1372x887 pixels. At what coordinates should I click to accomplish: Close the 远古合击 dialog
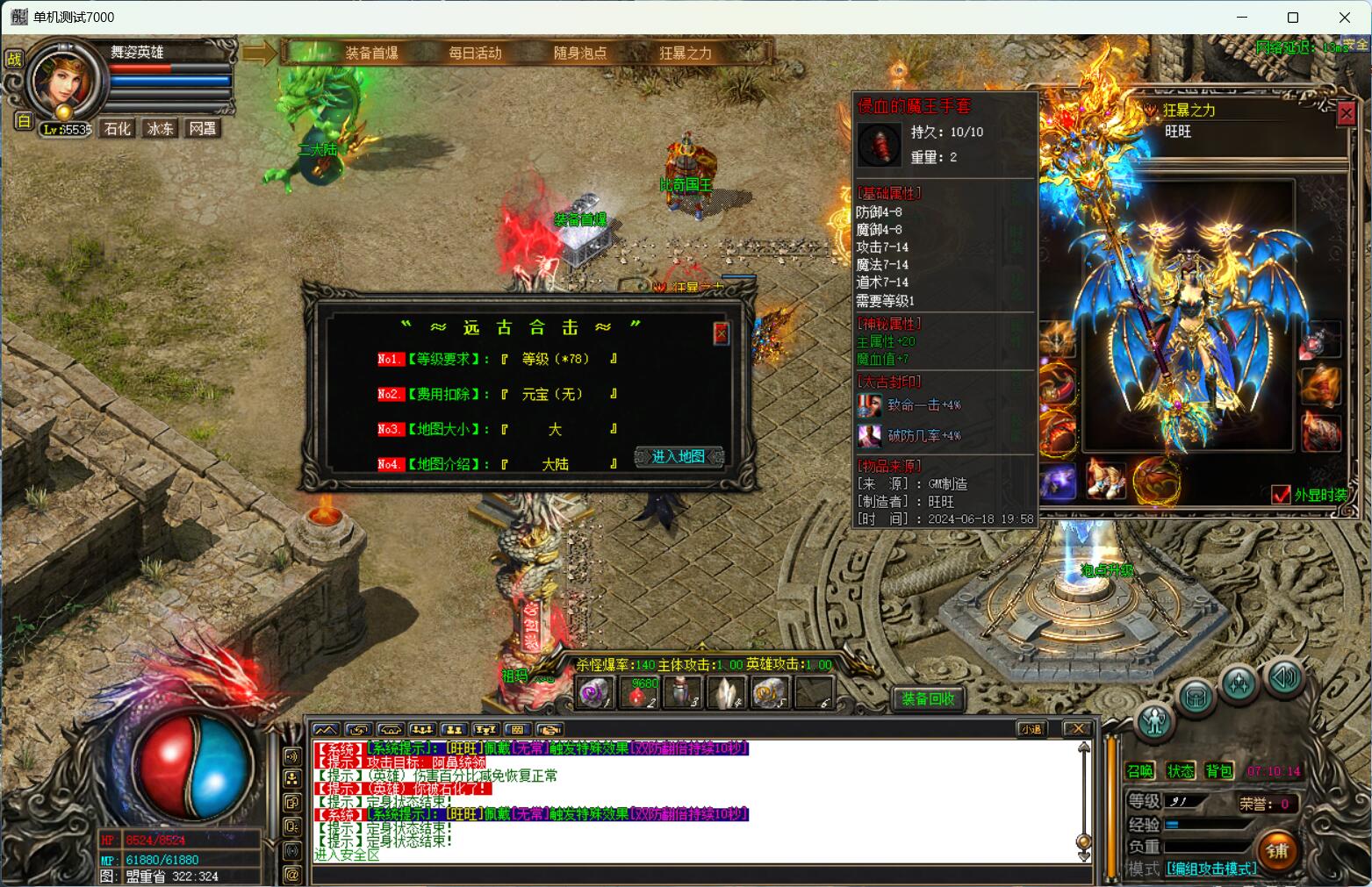[721, 333]
